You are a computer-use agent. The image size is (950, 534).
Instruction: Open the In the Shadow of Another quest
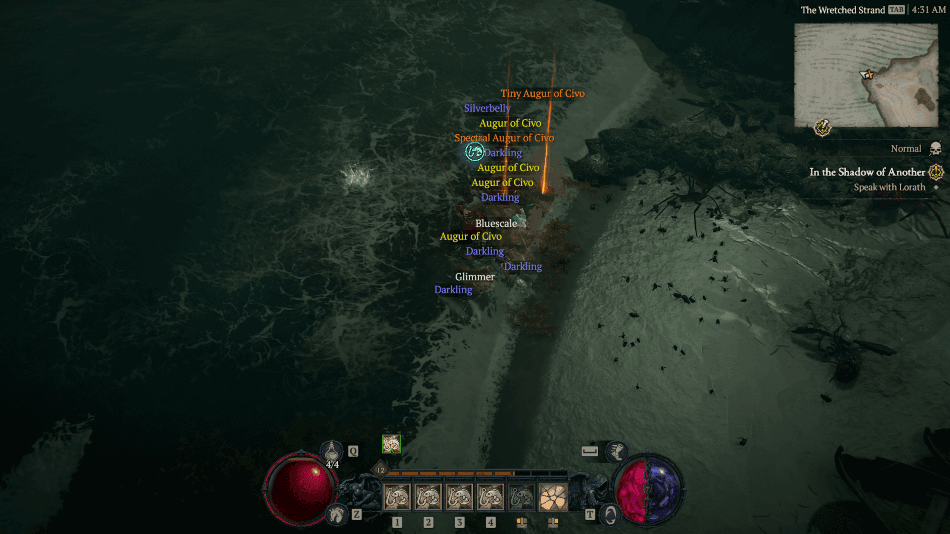tap(866, 172)
